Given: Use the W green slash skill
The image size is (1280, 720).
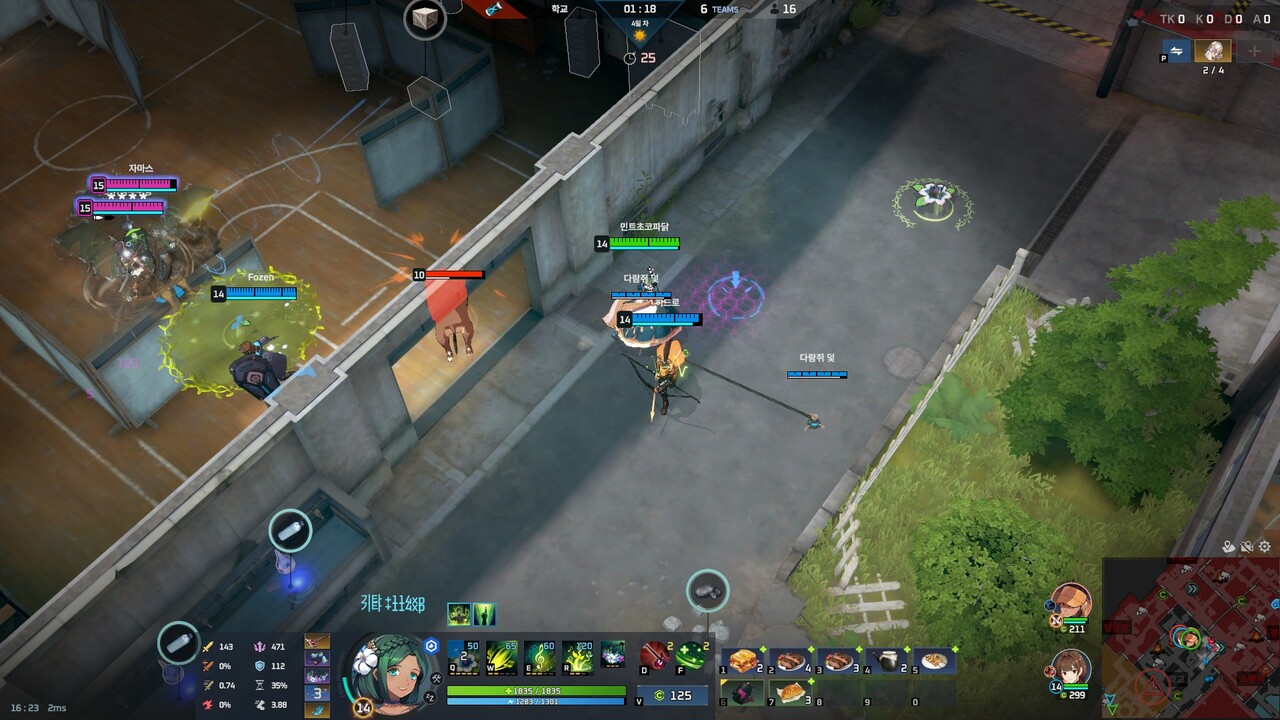Looking at the screenshot, I should pyautogui.click(x=502, y=656).
